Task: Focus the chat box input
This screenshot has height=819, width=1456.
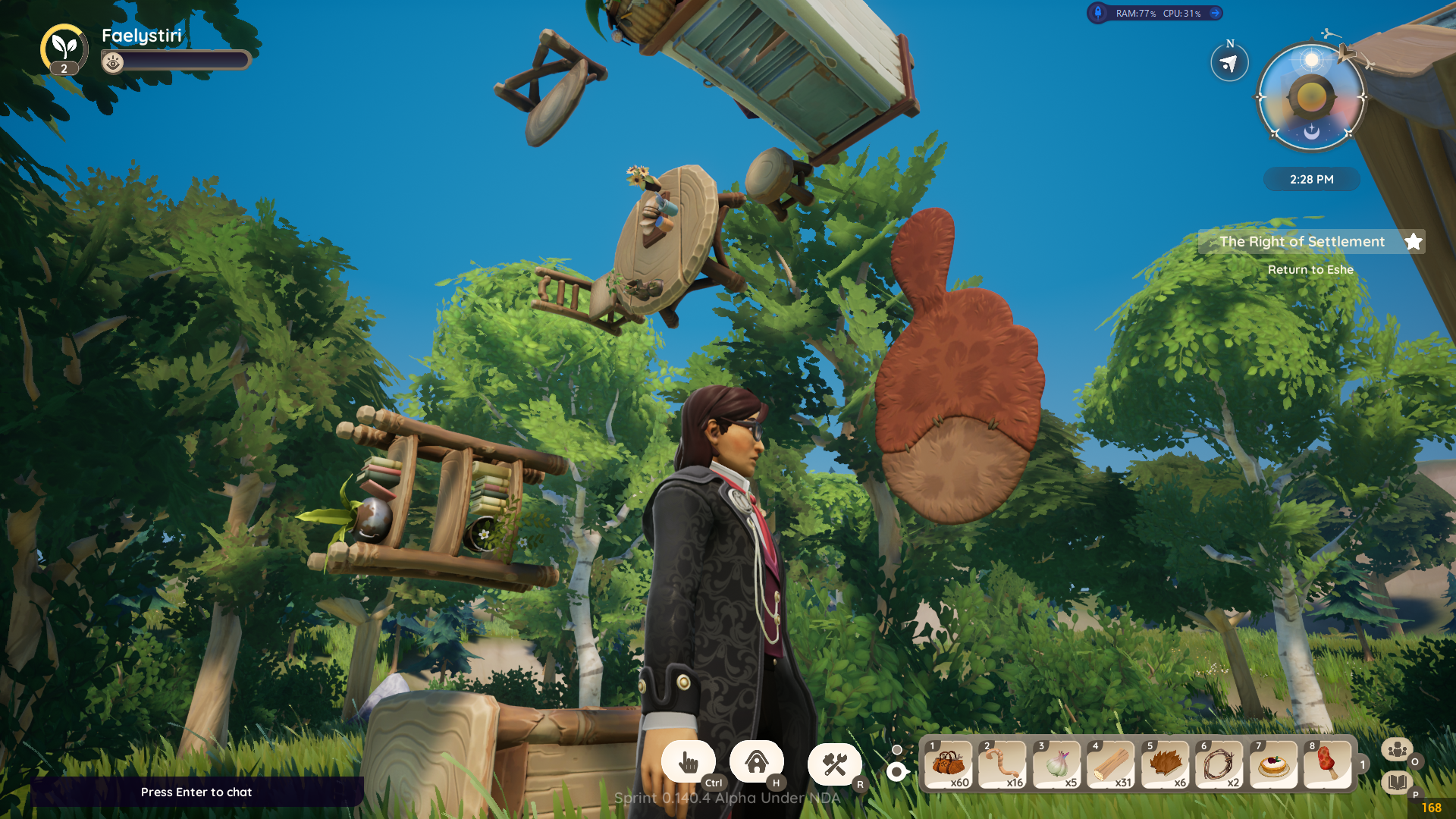Action: click(196, 792)
